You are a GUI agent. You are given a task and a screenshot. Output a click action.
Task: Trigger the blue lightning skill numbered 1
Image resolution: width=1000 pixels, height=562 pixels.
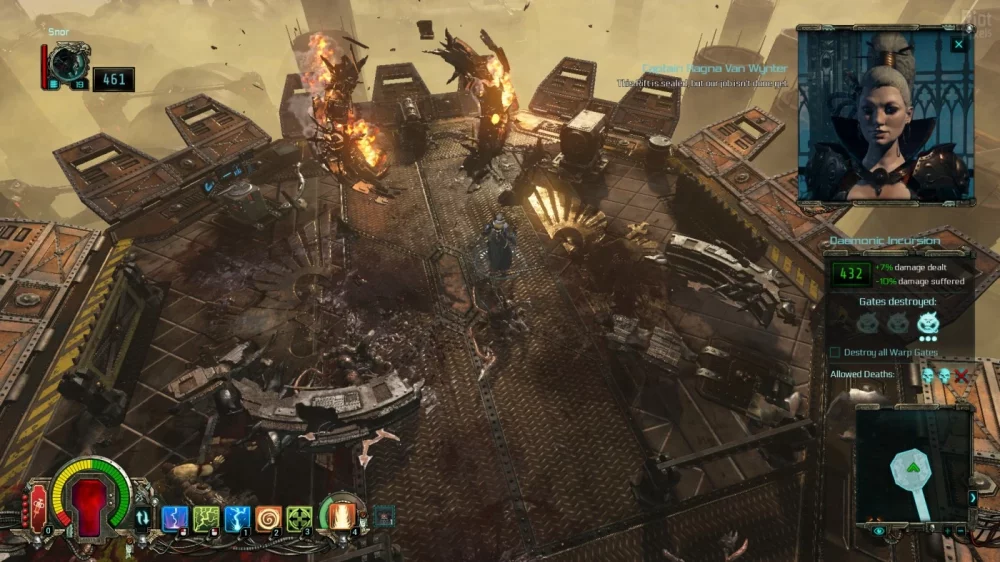click(x=237, y=517)
